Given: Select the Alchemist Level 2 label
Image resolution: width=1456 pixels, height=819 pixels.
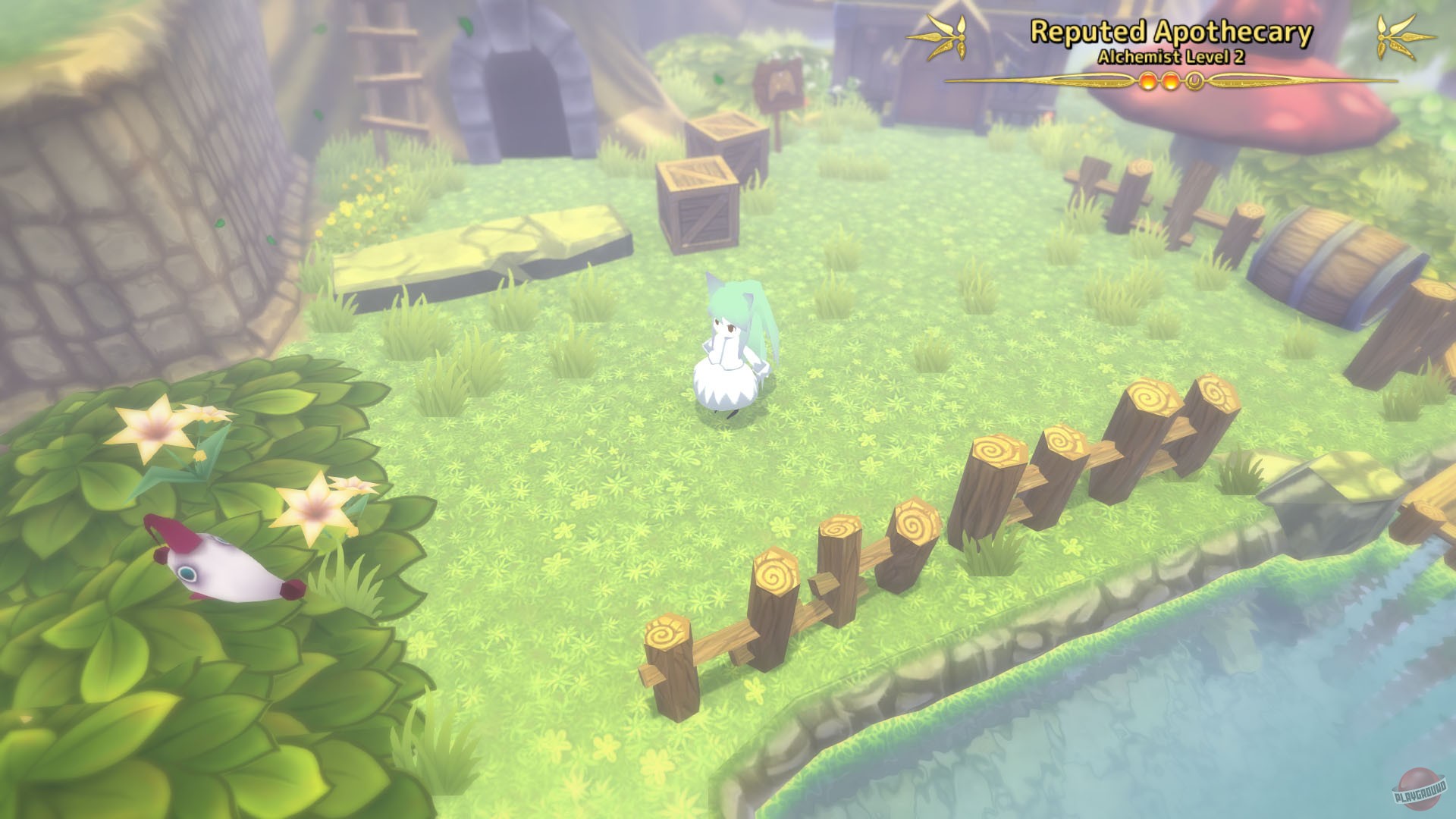Looking at the screenshot, I should coord(1171,59).
